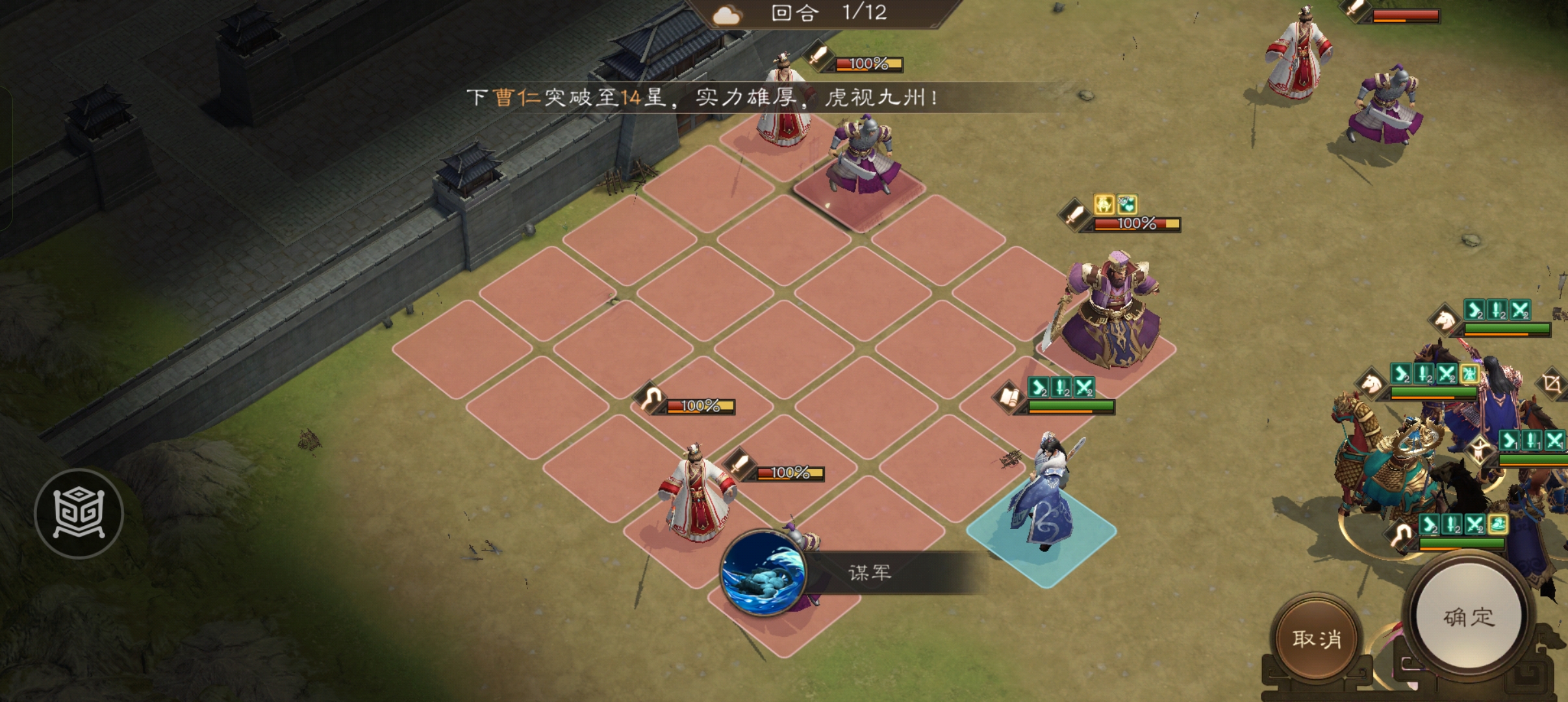Inspect the glowing water buff icon on the blue-robed unit
1568x702 pixels.
(1497, 523)
